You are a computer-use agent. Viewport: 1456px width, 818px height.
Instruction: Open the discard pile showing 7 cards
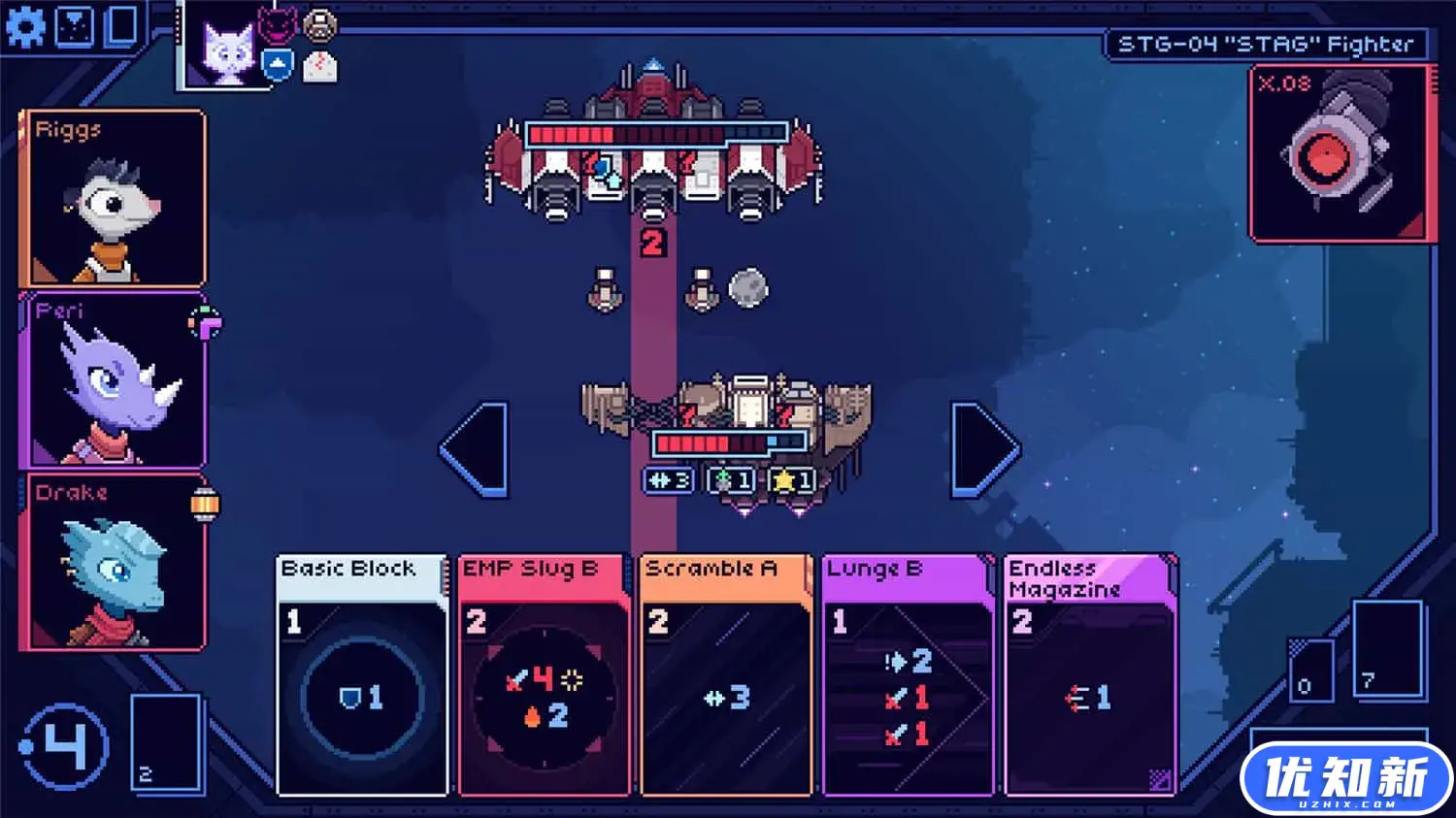[1387, 648]
